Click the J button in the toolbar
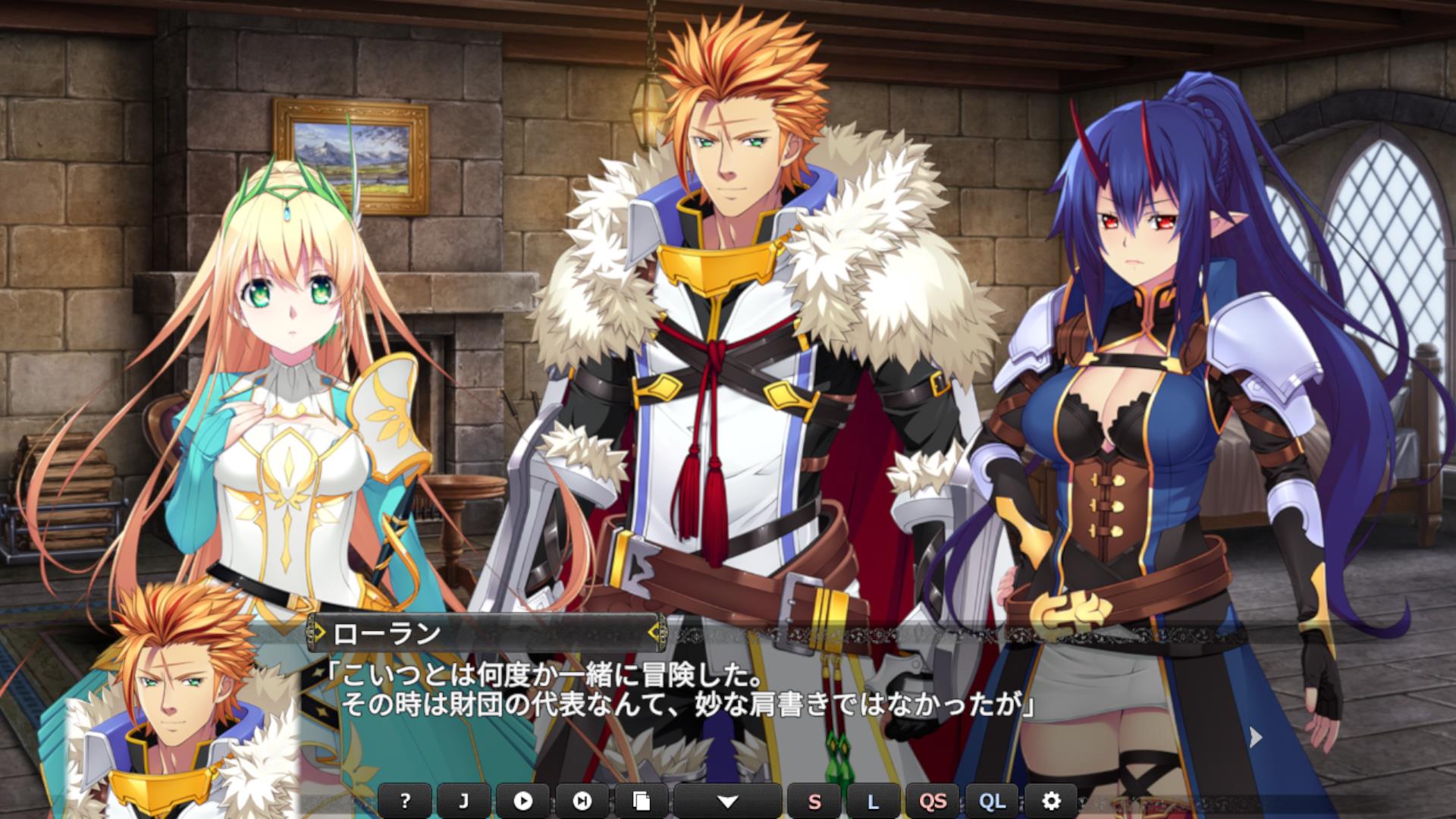The height and width of the screenshot is (819, 1456). [x=463, y=801]
